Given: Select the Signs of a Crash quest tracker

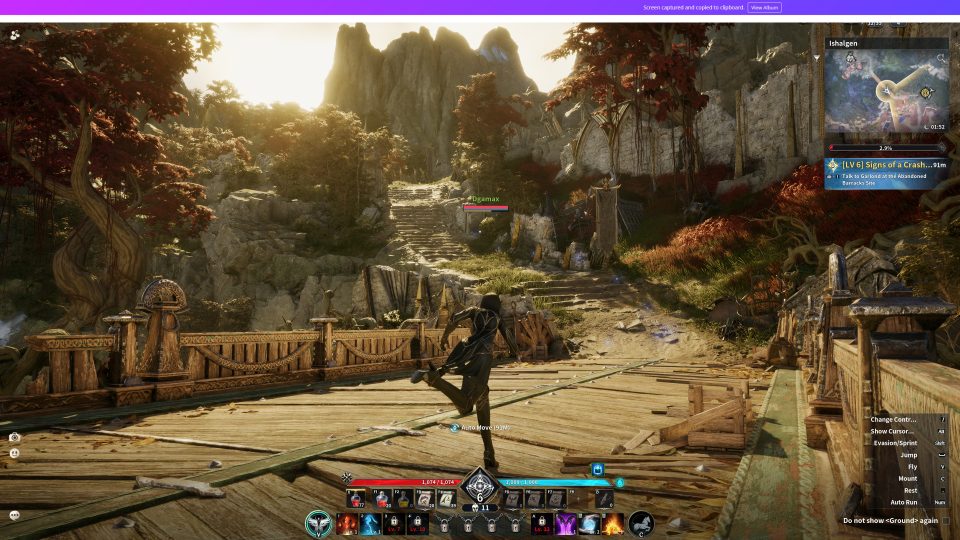Looking at the screenshot, I should [886, 170].
